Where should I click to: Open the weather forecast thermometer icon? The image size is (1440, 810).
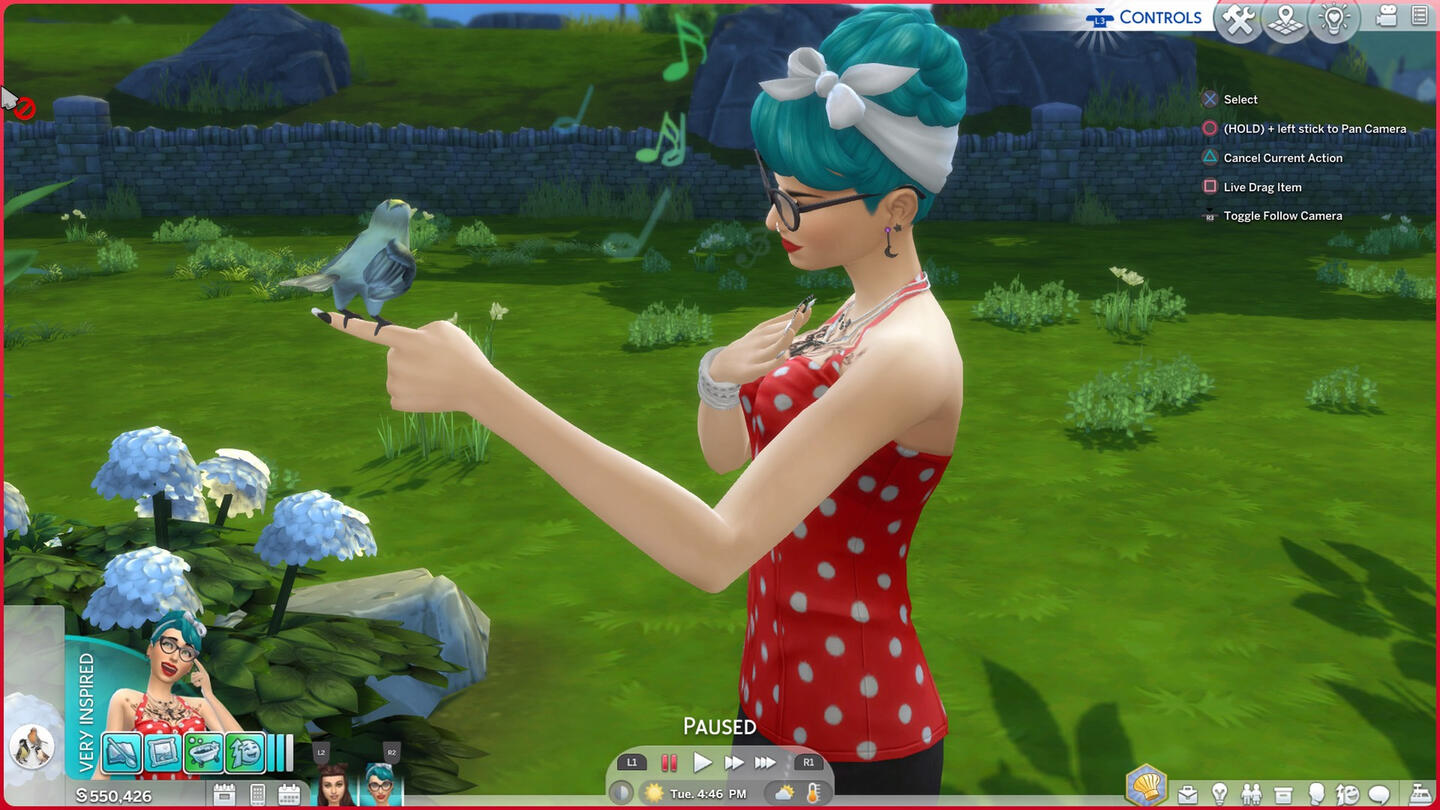click(x=813, y=793)
